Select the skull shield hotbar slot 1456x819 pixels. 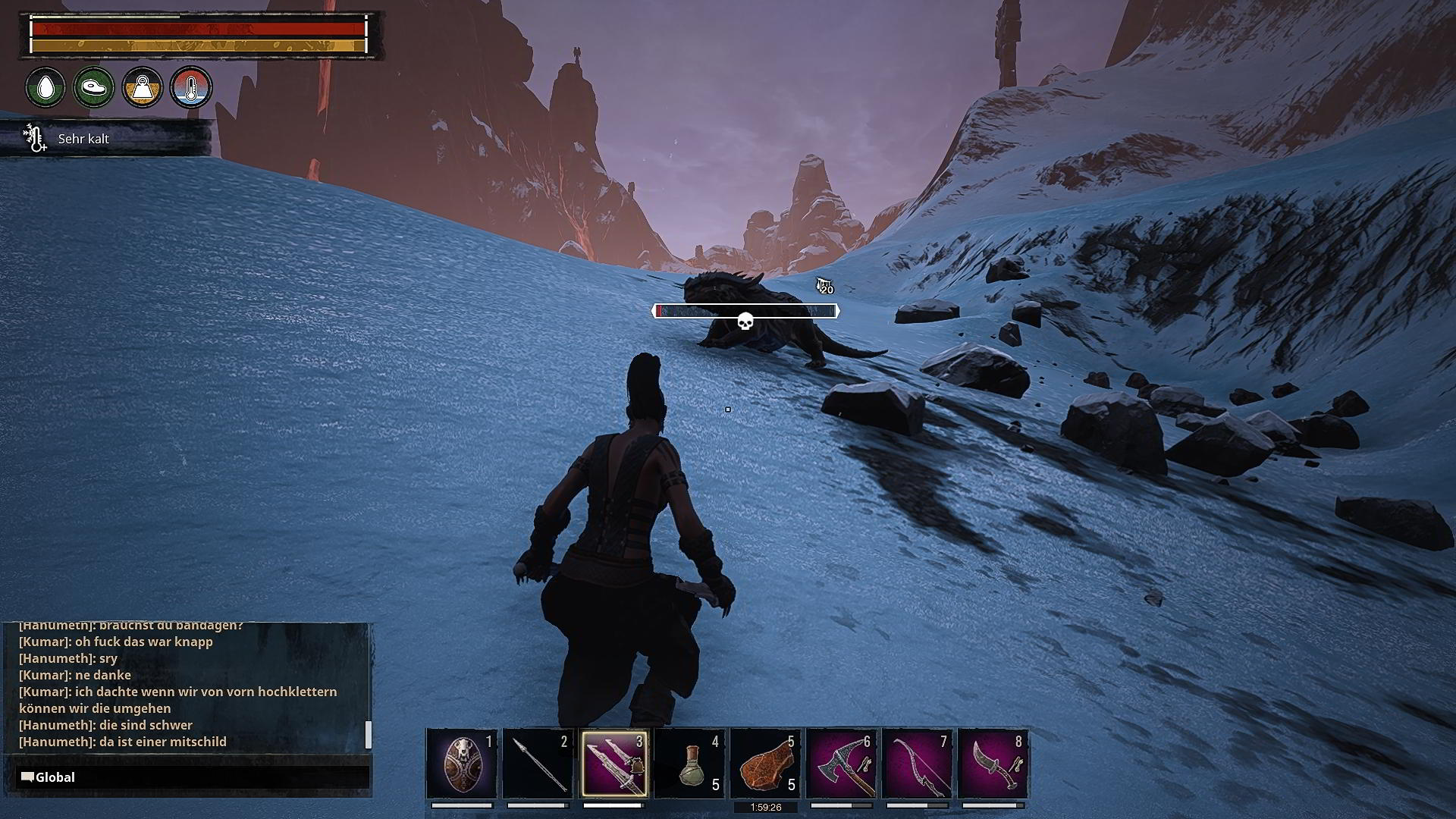click(462, 763)
